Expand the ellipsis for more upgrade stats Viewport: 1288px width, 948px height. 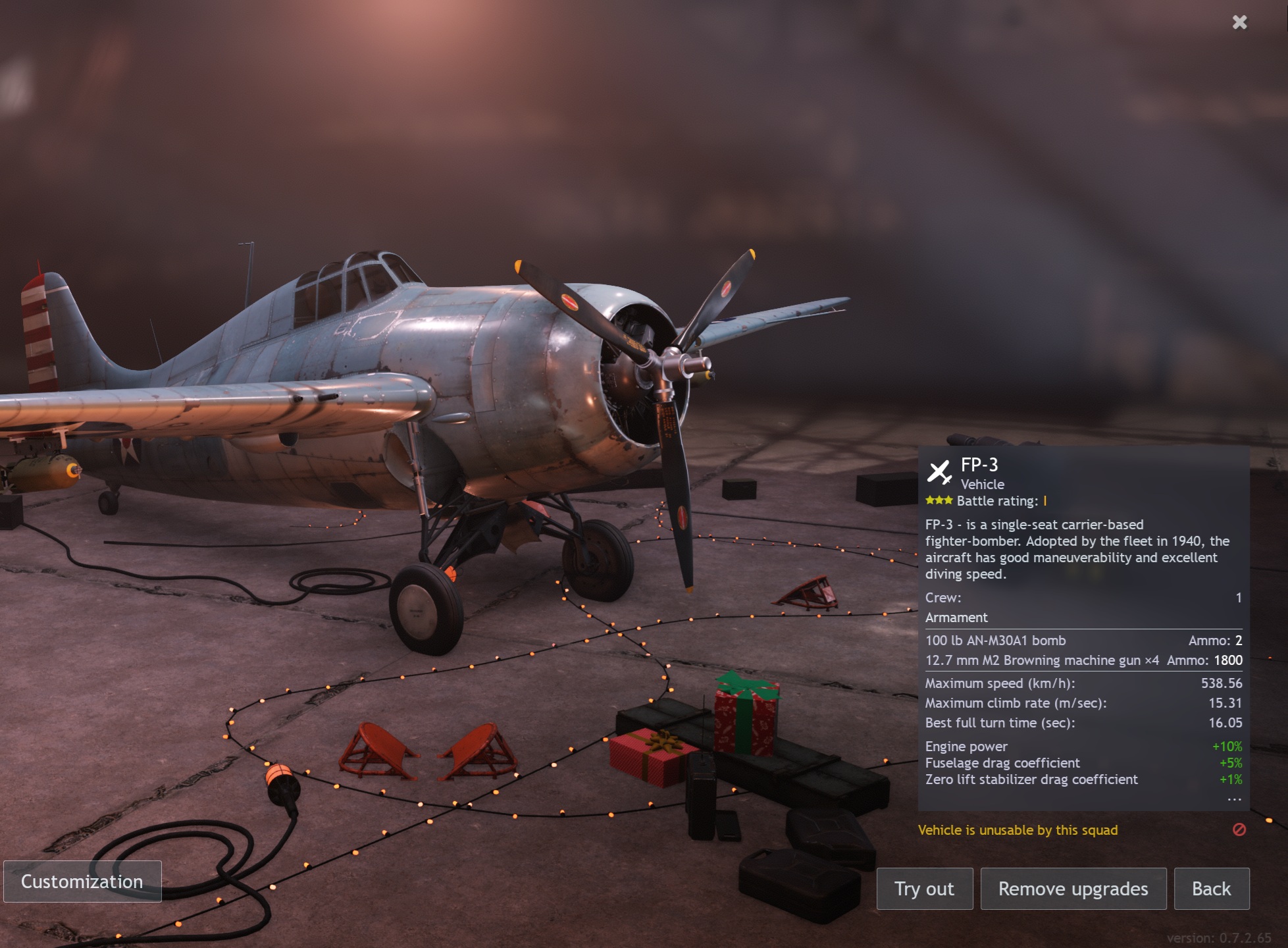click(x=1234, y=799)
